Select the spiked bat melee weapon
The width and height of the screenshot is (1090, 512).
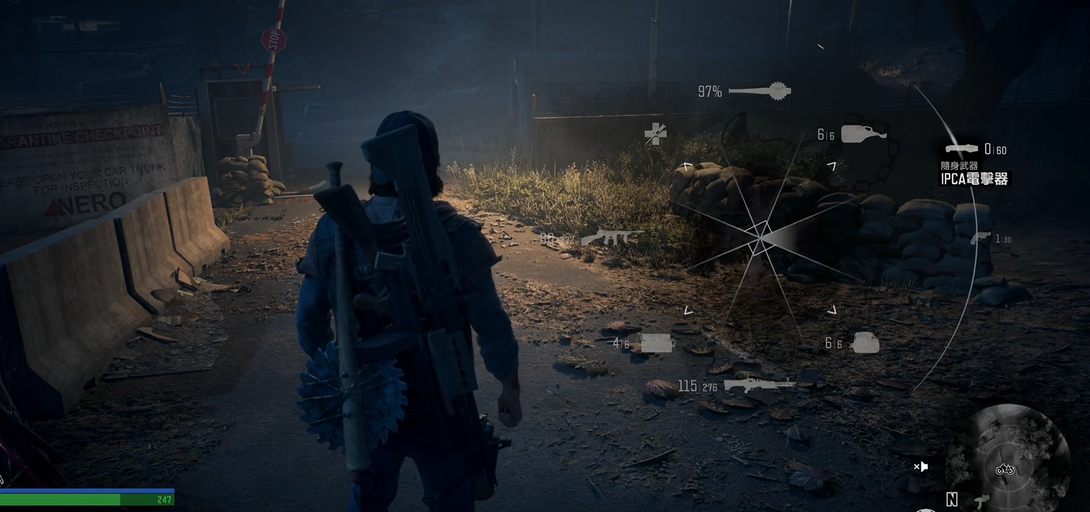[x=760, y=92]
